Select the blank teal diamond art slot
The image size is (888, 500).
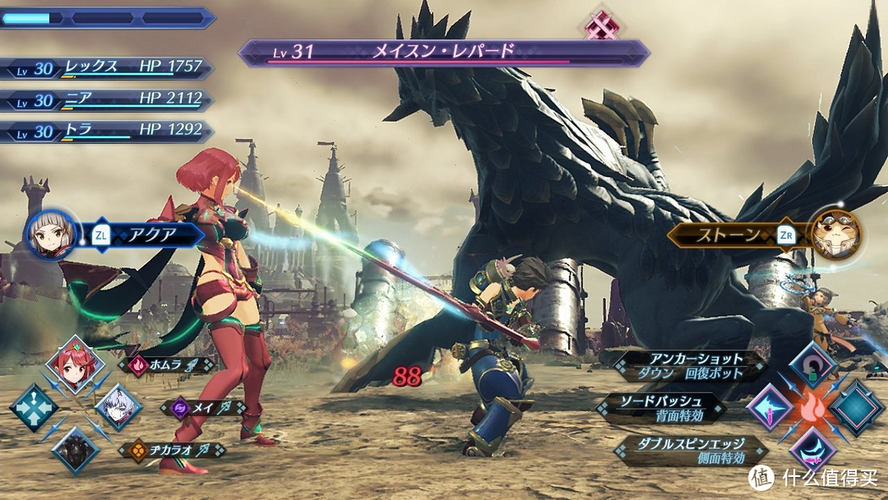(x=856, y=406)
